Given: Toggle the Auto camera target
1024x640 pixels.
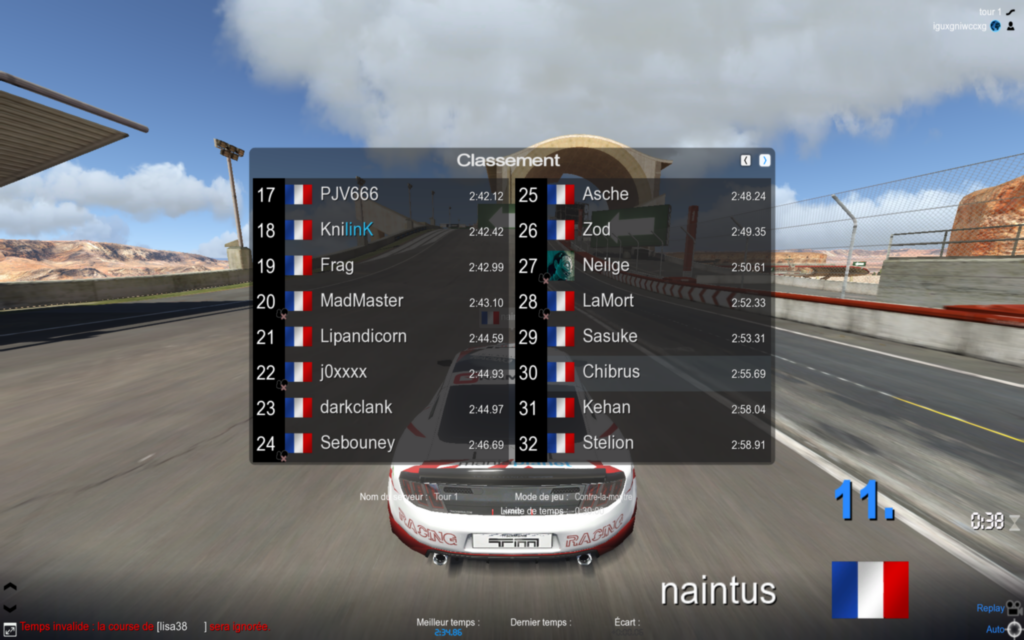Looking at the screenshot, I should point(1013,629).
